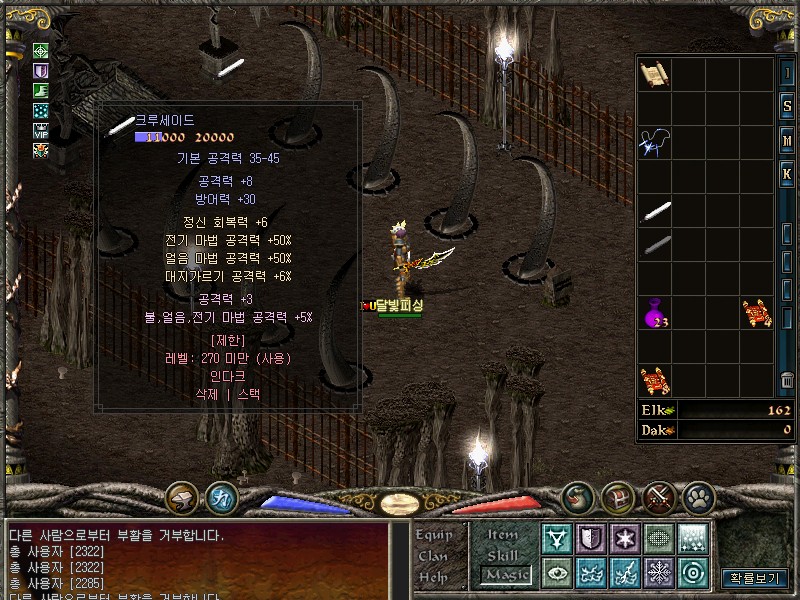Screen dimensions: 800x600
Task: Click the crossed swords round button
Action: coord(659,496)
